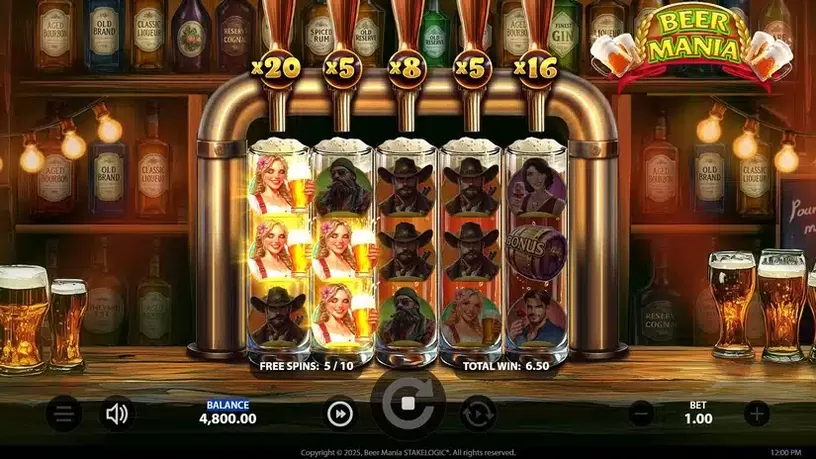816x459 pixels.
Task: Open the autoplay settings button
Action: point(478,413)
